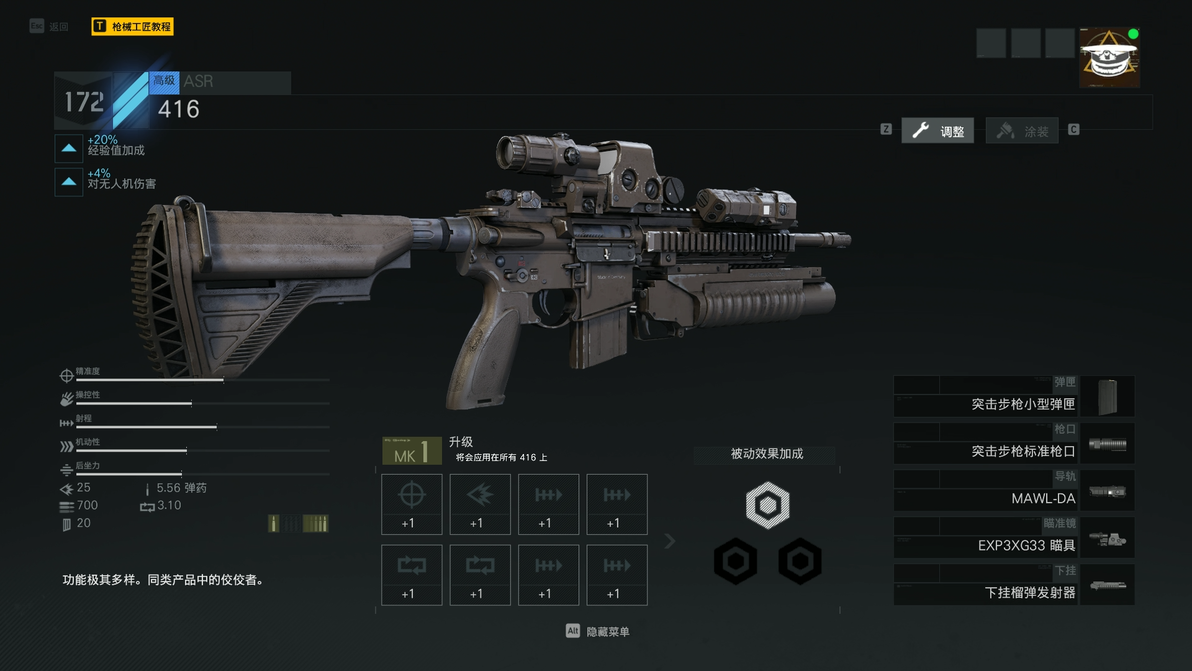The image size is (1192, 671).
Task: Select the crosshair accuracy upgrade node
Action: (412, 504)
